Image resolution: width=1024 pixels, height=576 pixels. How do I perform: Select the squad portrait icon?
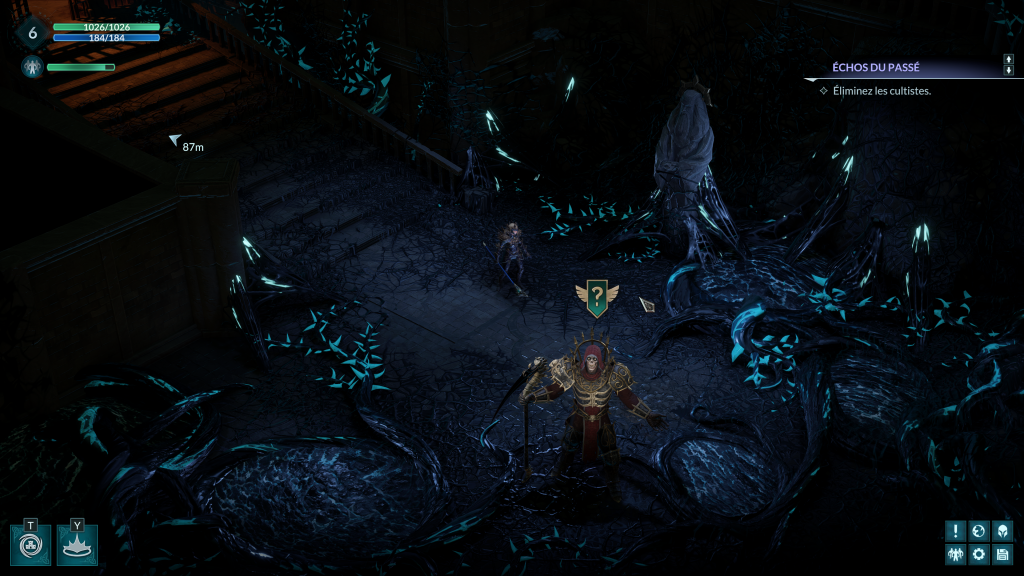click(31, 67)
